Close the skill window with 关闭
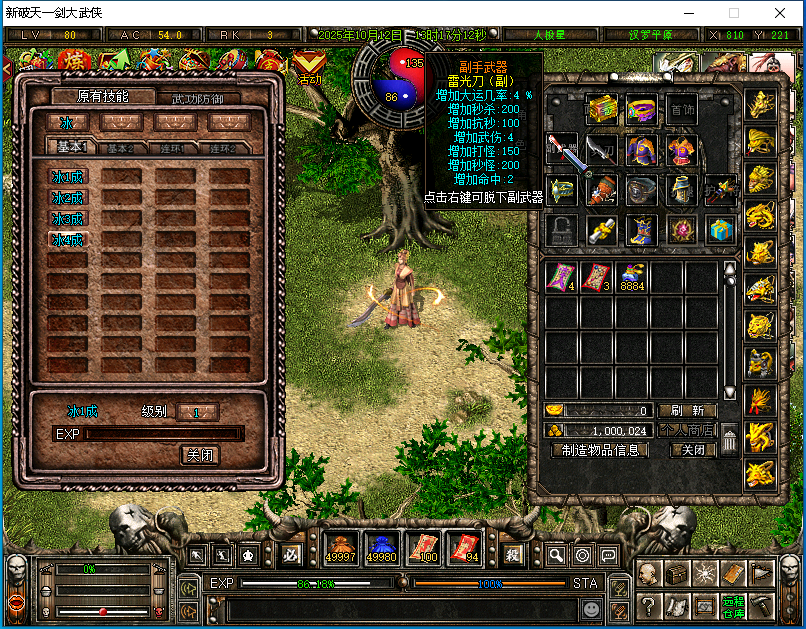 200,455
